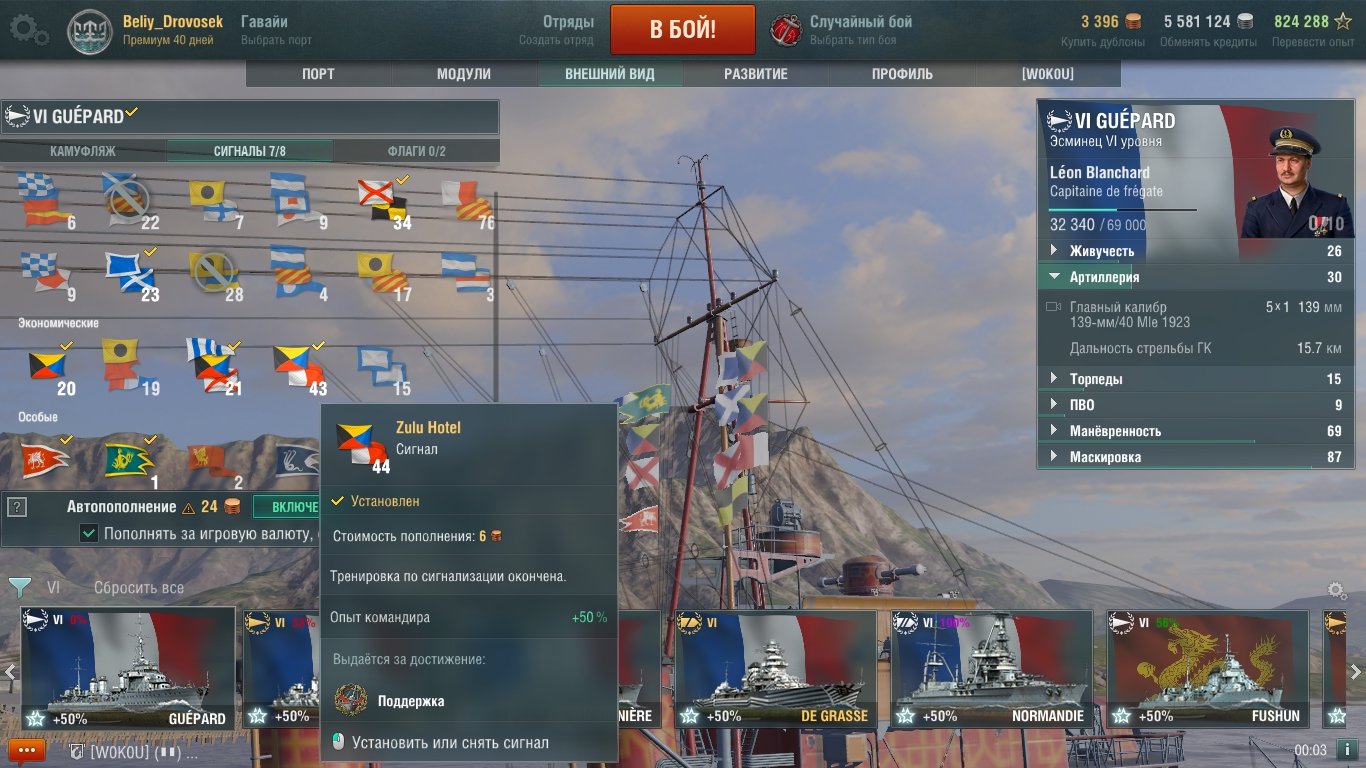Expand the Торпеды parameters row
The height and width of the screenshot is (768, 1366).
click(x=1095, y=379)
